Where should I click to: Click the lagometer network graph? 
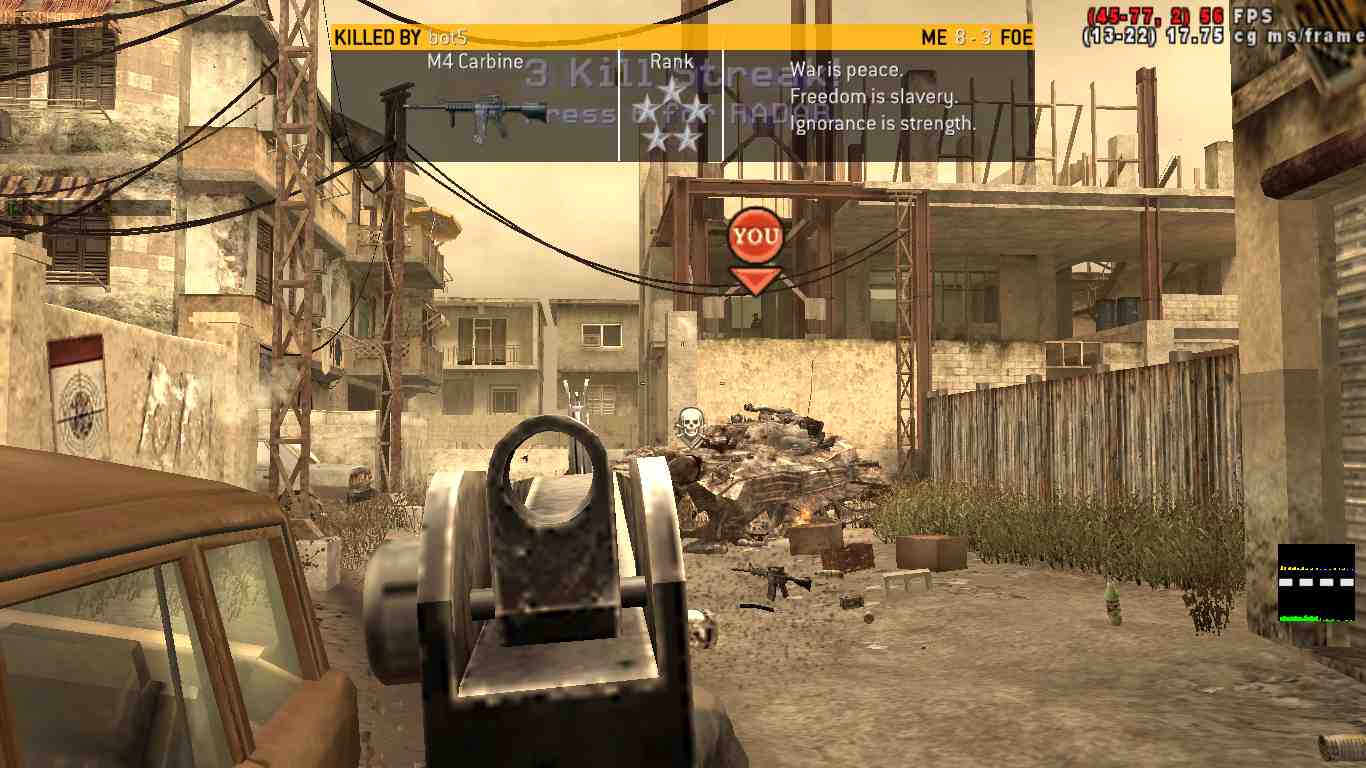point(1315,583)
